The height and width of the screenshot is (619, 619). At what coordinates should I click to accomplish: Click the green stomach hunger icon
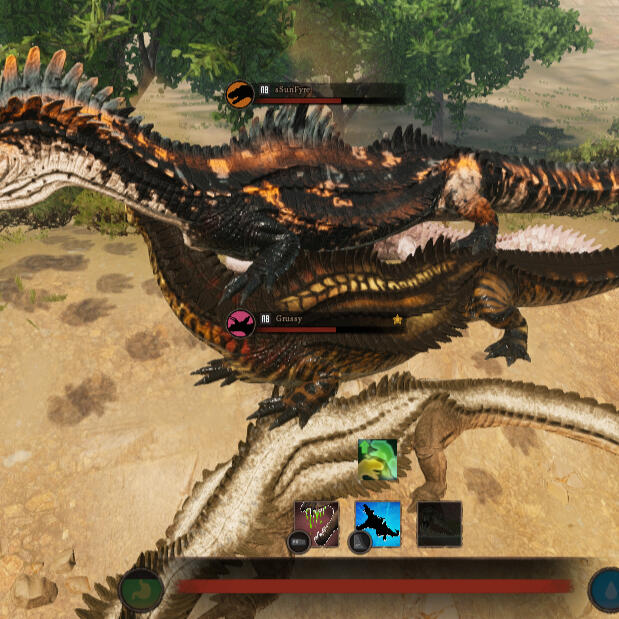point(141,588)
